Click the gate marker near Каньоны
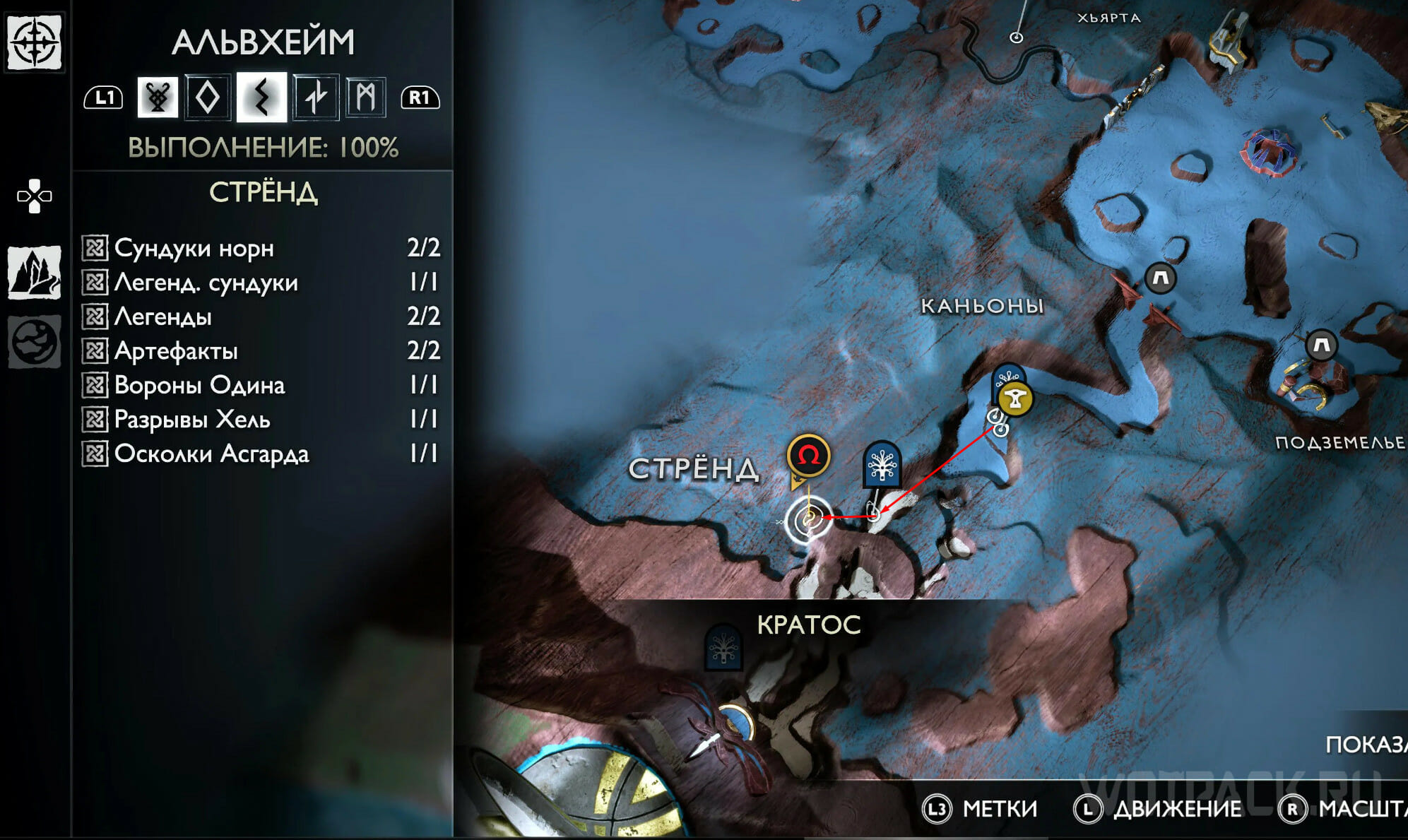This screenshot has width=1408, height=840. [1160, 278]
